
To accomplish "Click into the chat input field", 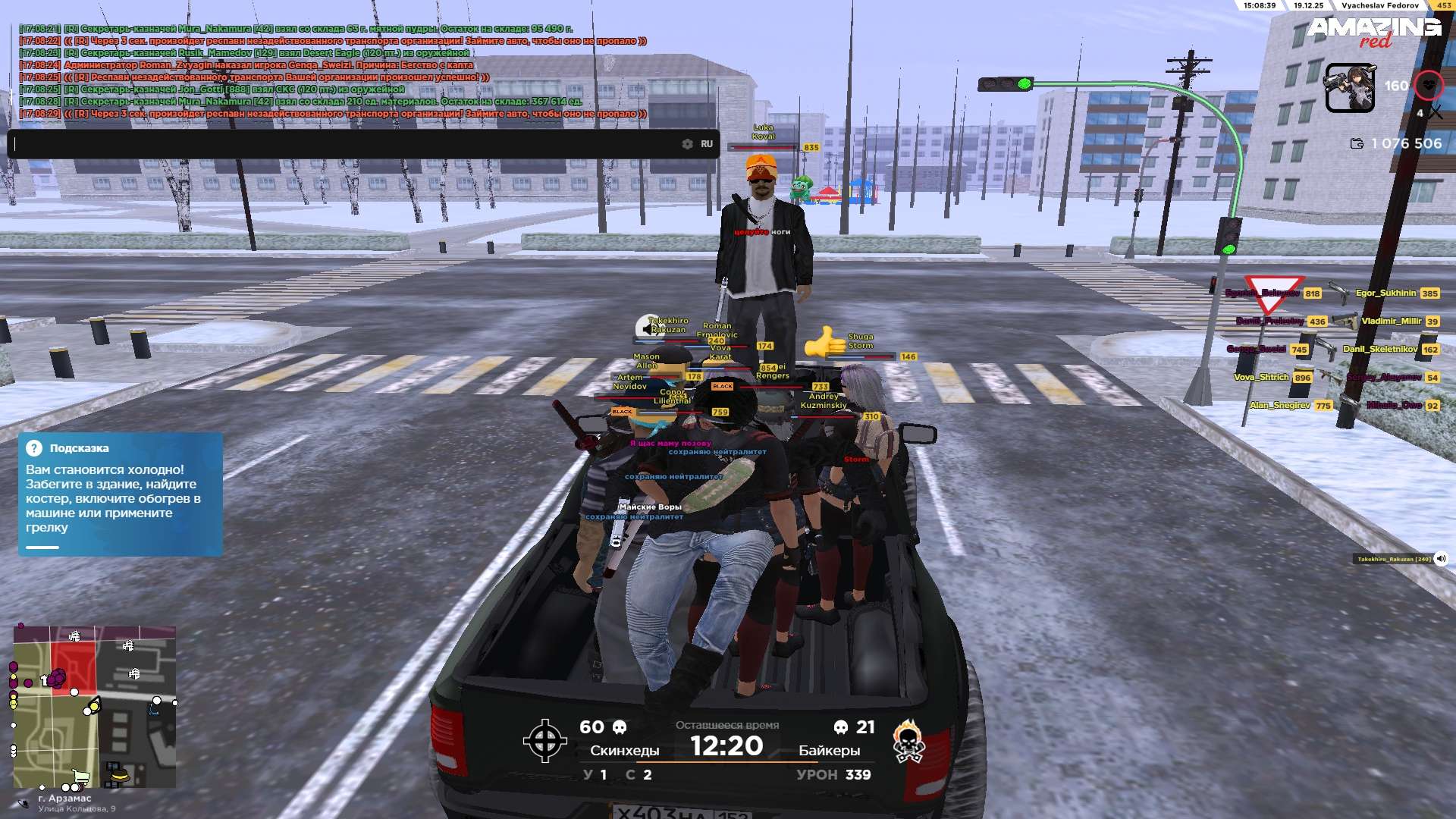I will (x=341, y=144).
